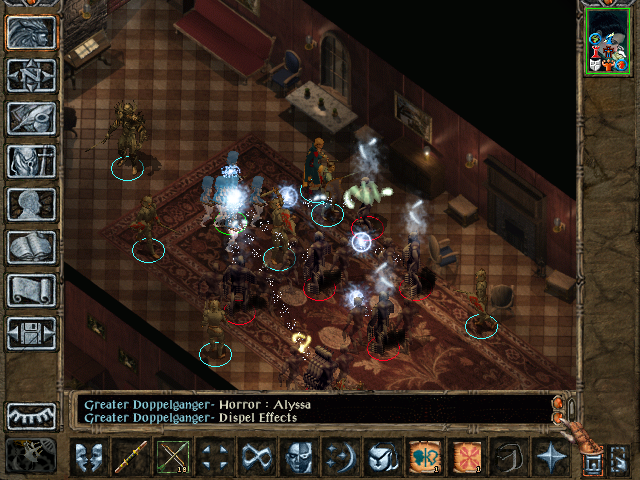Return to the game world view

point(31,33)
